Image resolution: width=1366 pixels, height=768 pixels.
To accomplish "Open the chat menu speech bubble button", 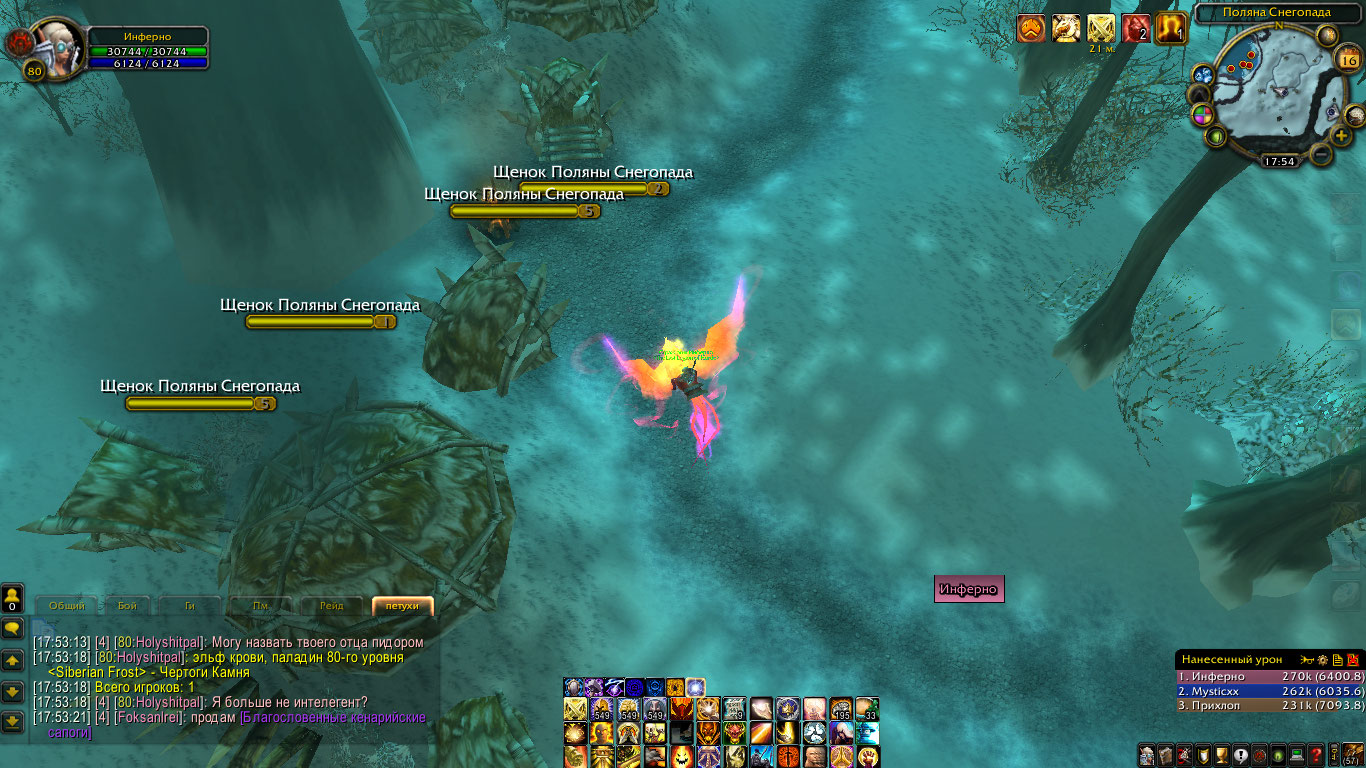I will pyautogui.click(x=12, y=628).
